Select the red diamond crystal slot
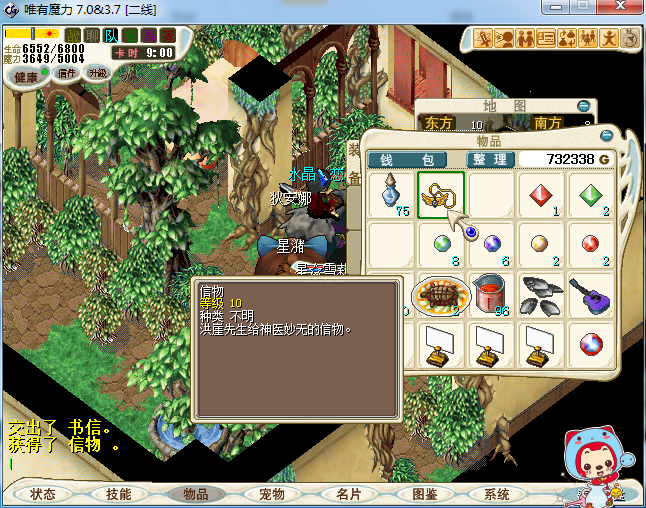 (541, 194)
